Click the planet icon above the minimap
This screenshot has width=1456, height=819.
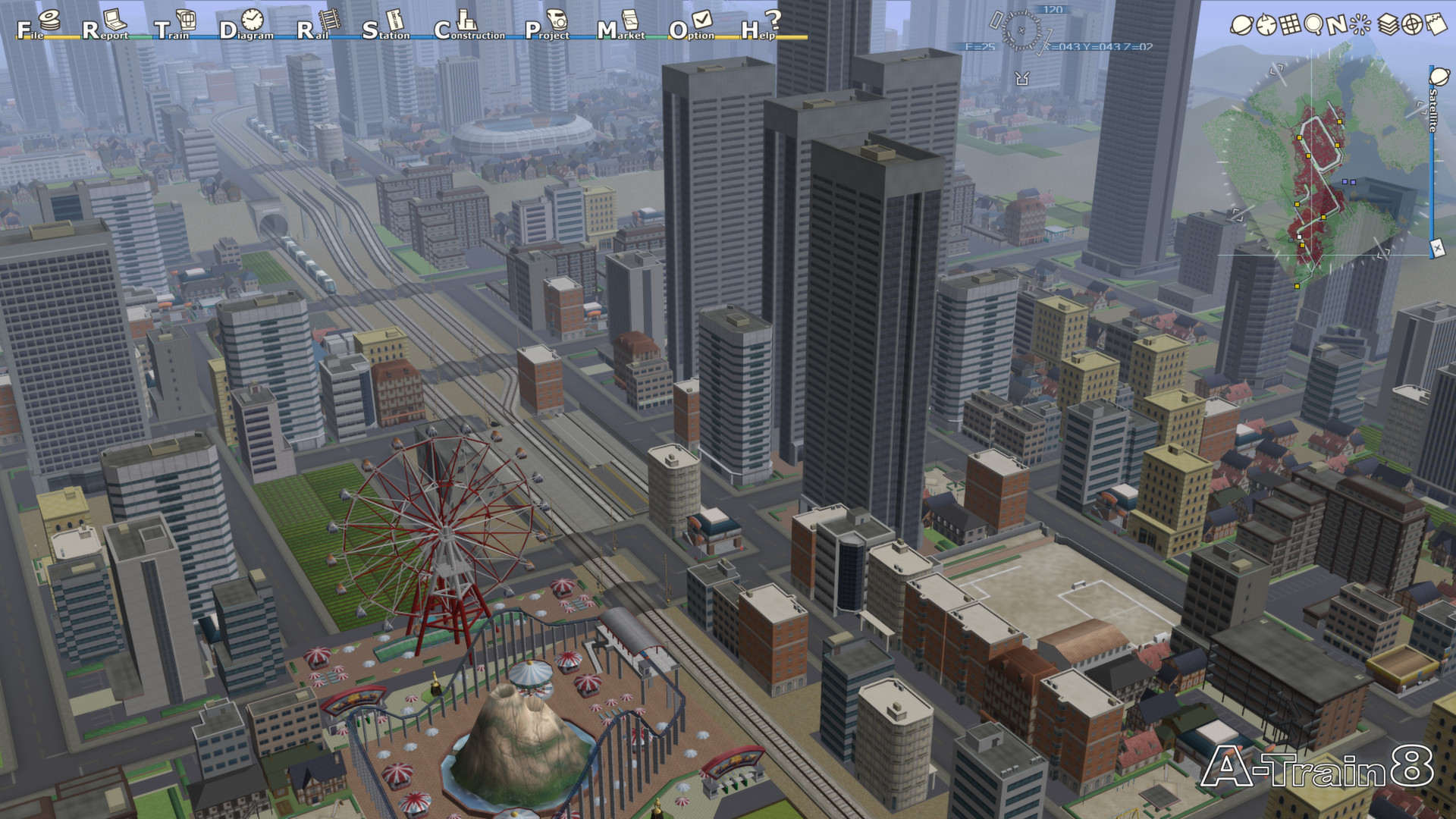pyautogui.click(x=1242, y=24)
